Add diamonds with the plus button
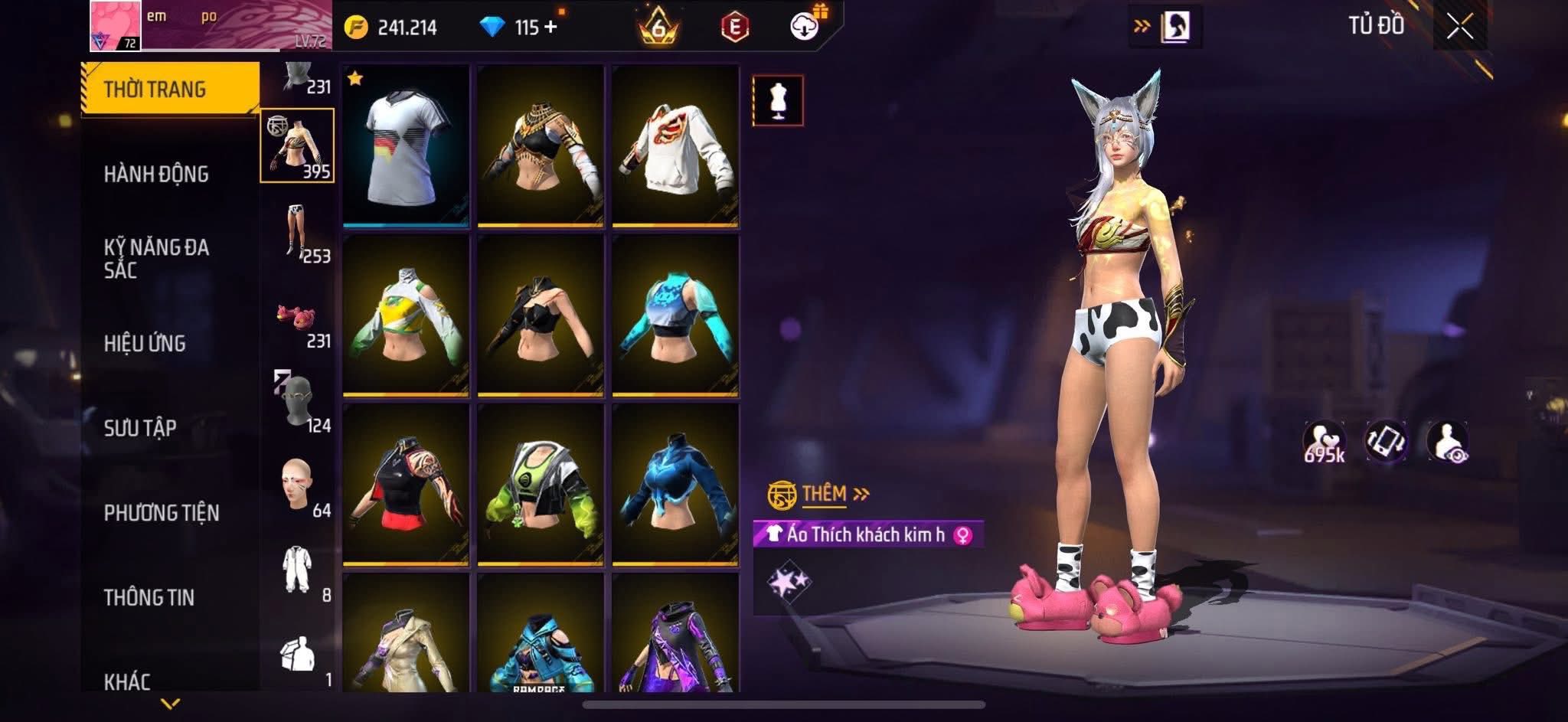This screenshot has width=1568, height=722. pyautogui.click(x=550, y=28)
